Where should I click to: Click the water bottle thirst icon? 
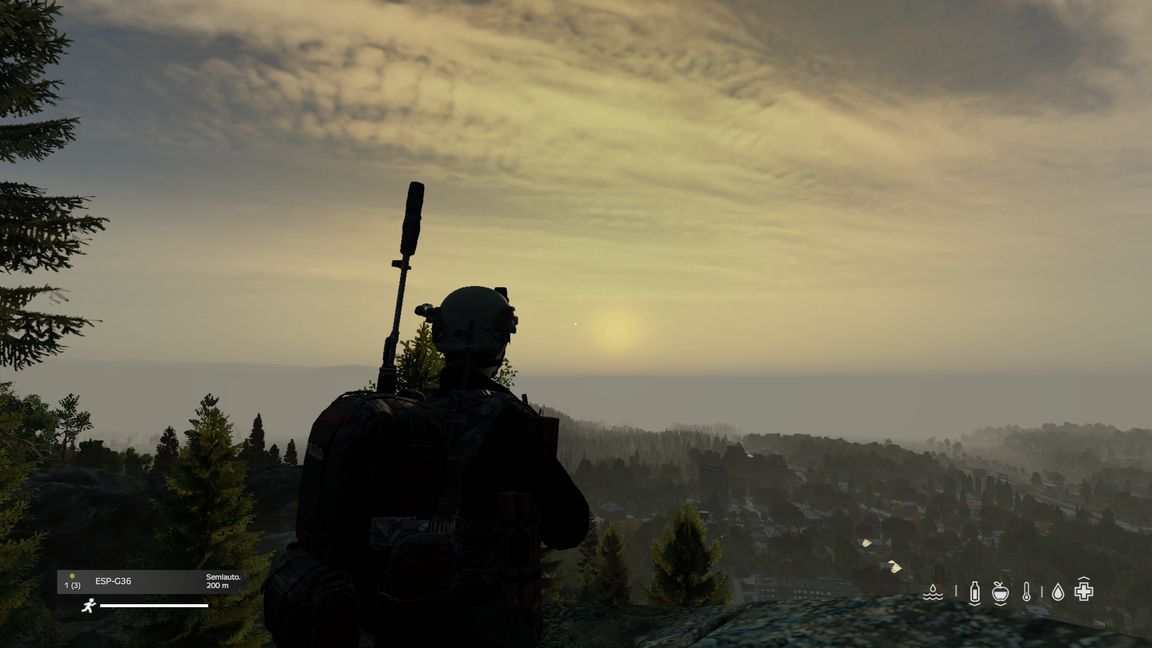(974, 592)
